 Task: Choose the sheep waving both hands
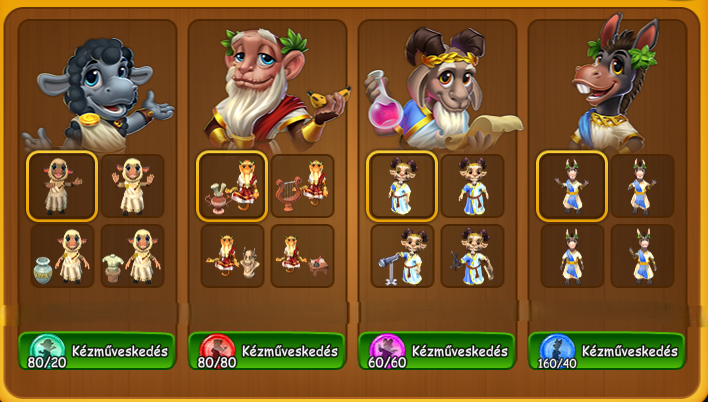[x=132, y=186]
